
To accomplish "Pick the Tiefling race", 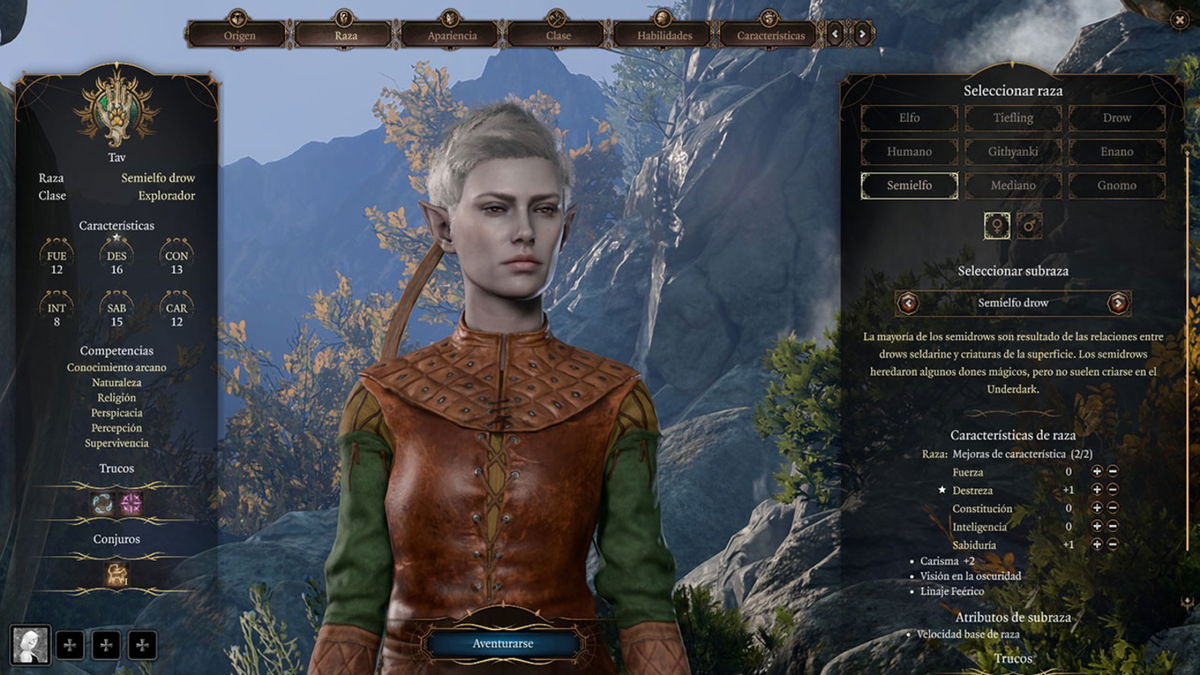I will pyautogui.click(x=1013, y=118).
